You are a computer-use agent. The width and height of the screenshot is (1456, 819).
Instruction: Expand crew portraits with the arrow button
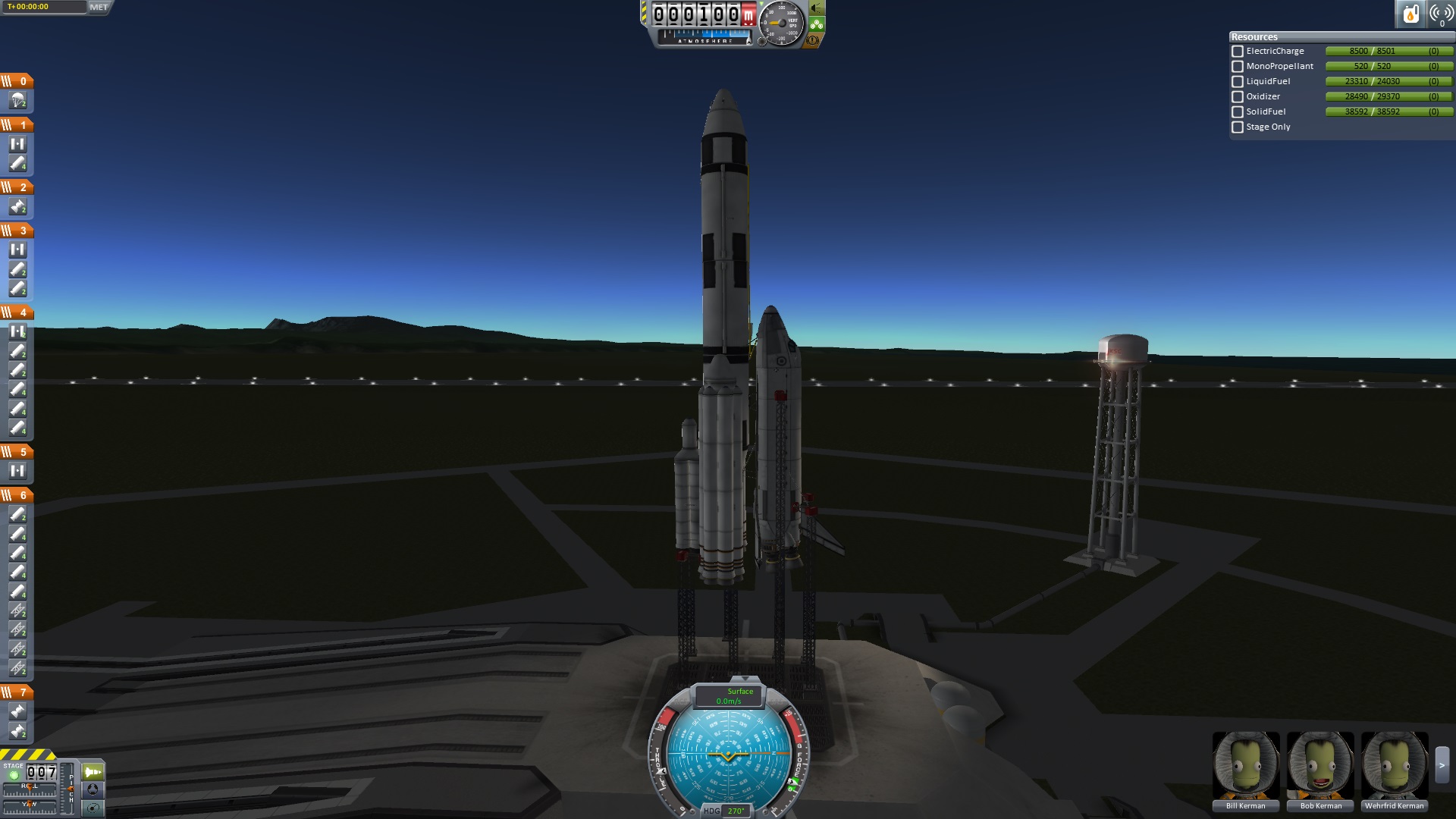coord(1442,766)
